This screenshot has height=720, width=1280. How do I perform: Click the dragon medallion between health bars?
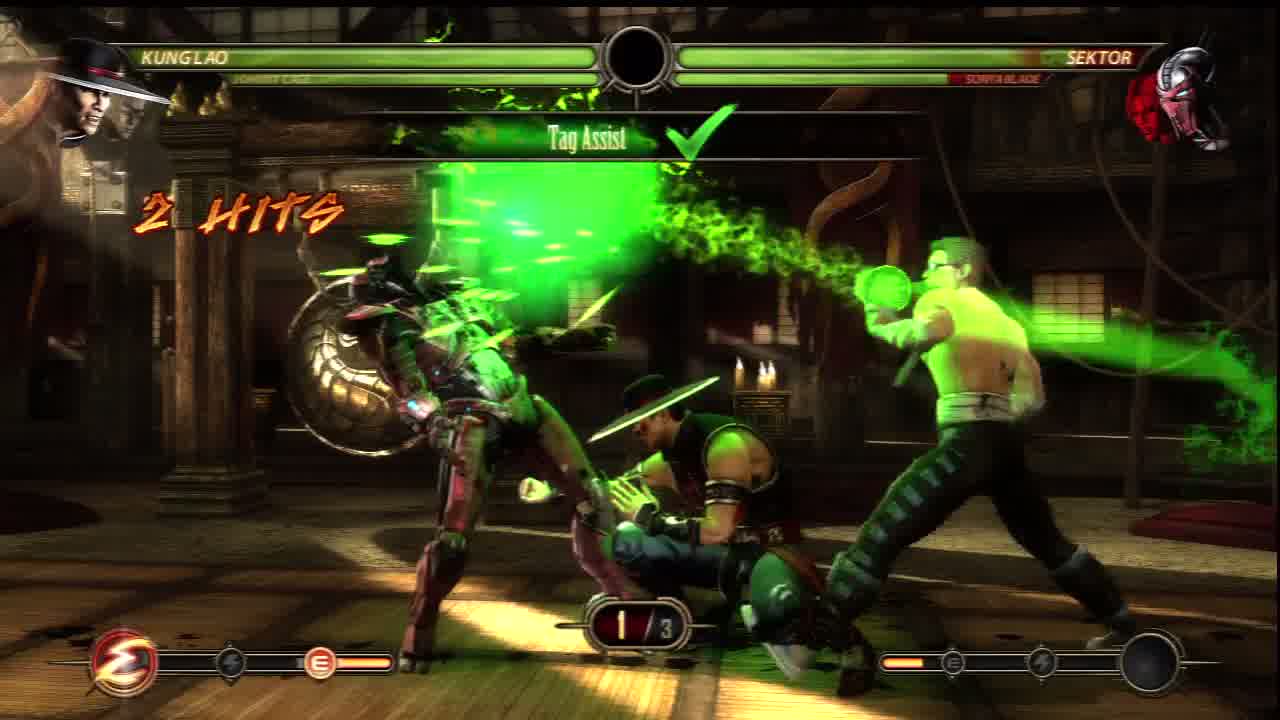click(637, 58)
